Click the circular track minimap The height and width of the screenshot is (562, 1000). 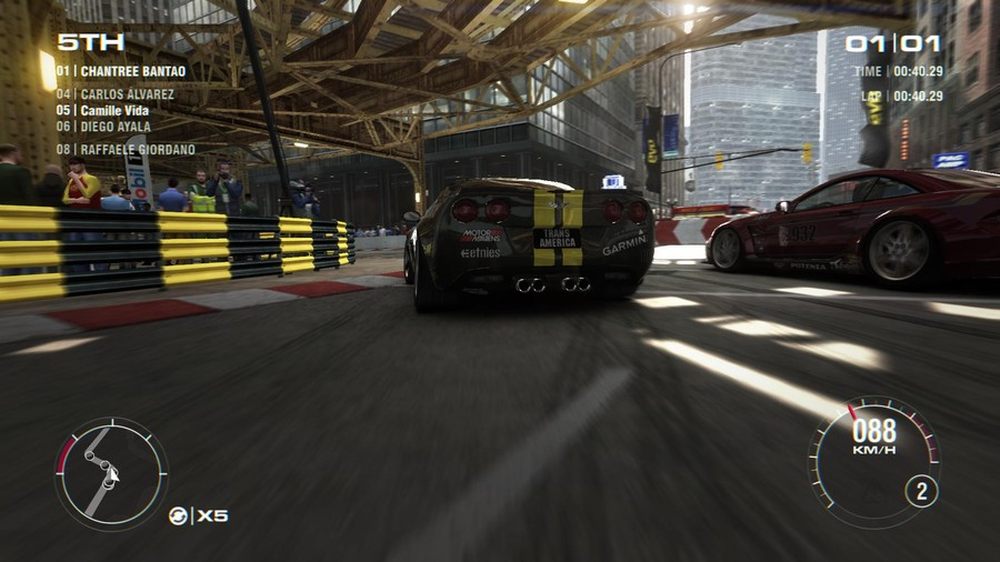tap(110, 473)
